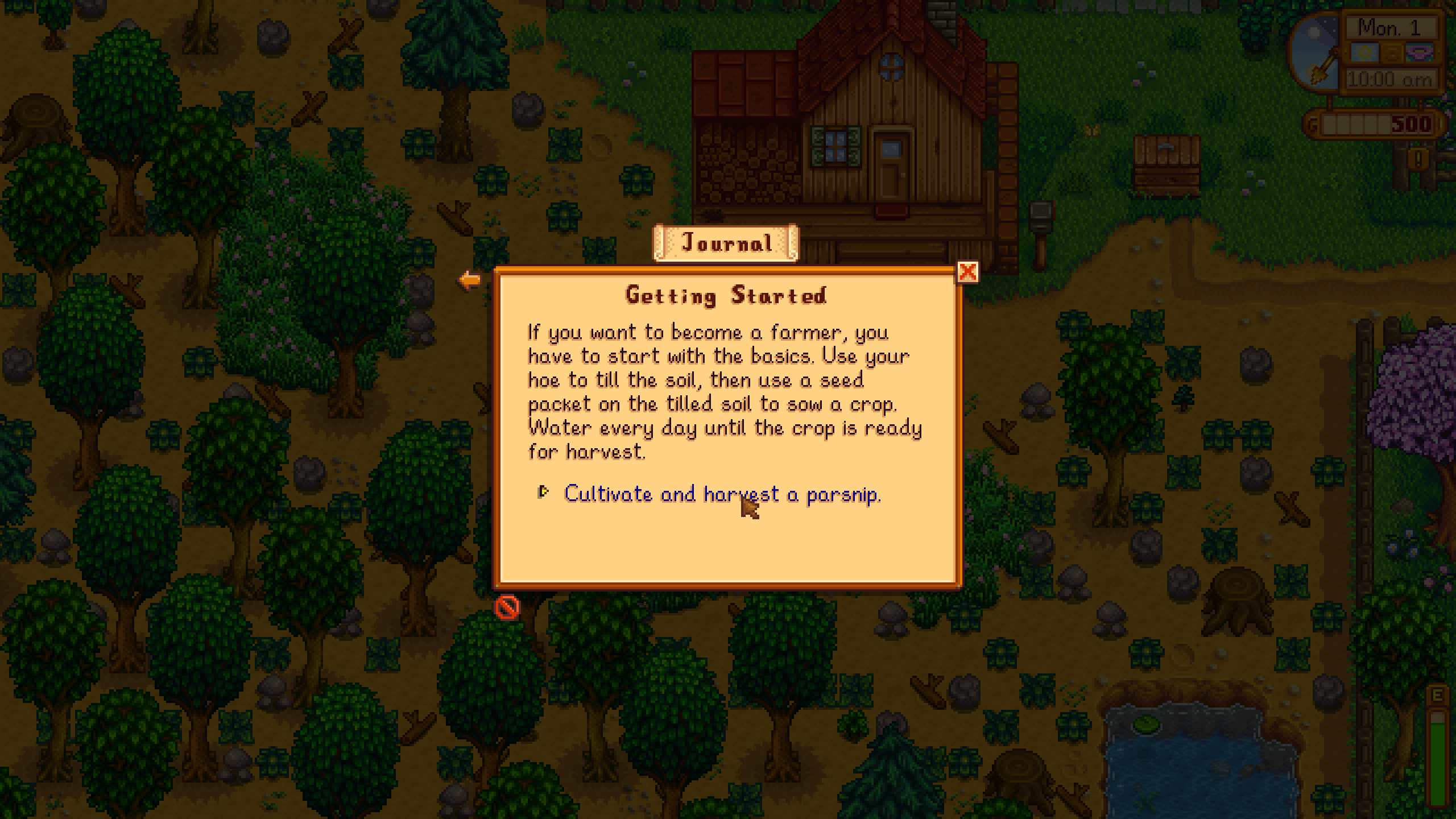Open the Journal banner tab

point(727,243)
